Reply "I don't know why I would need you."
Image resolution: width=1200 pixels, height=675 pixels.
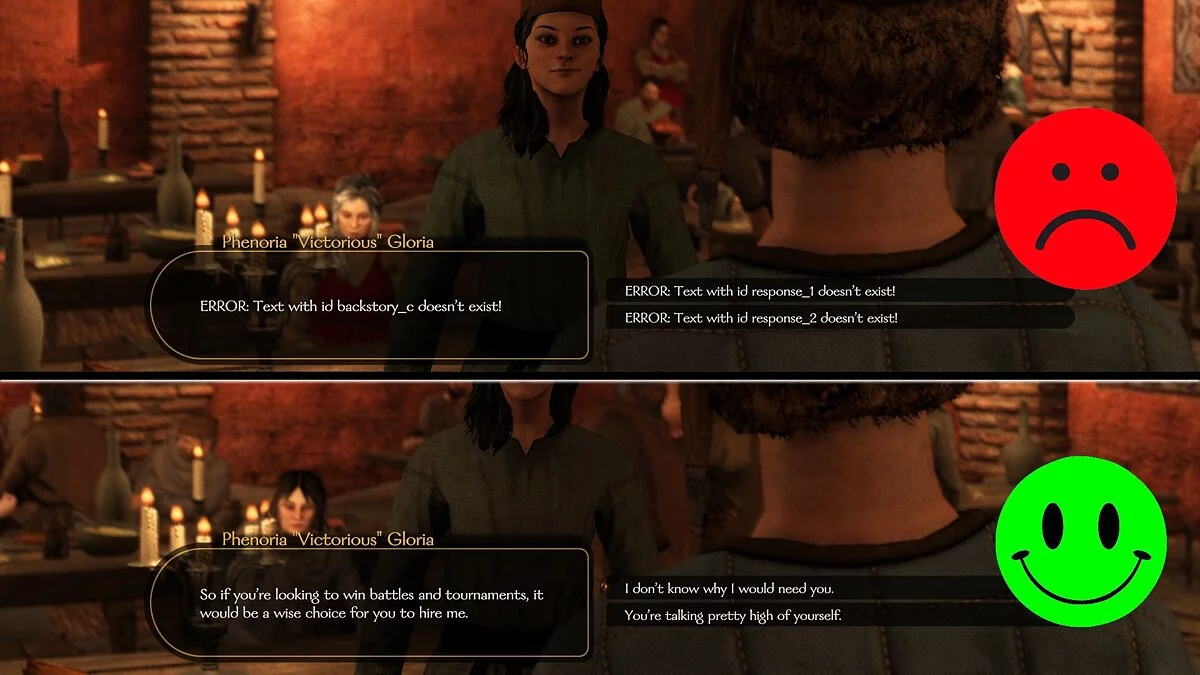728,588
